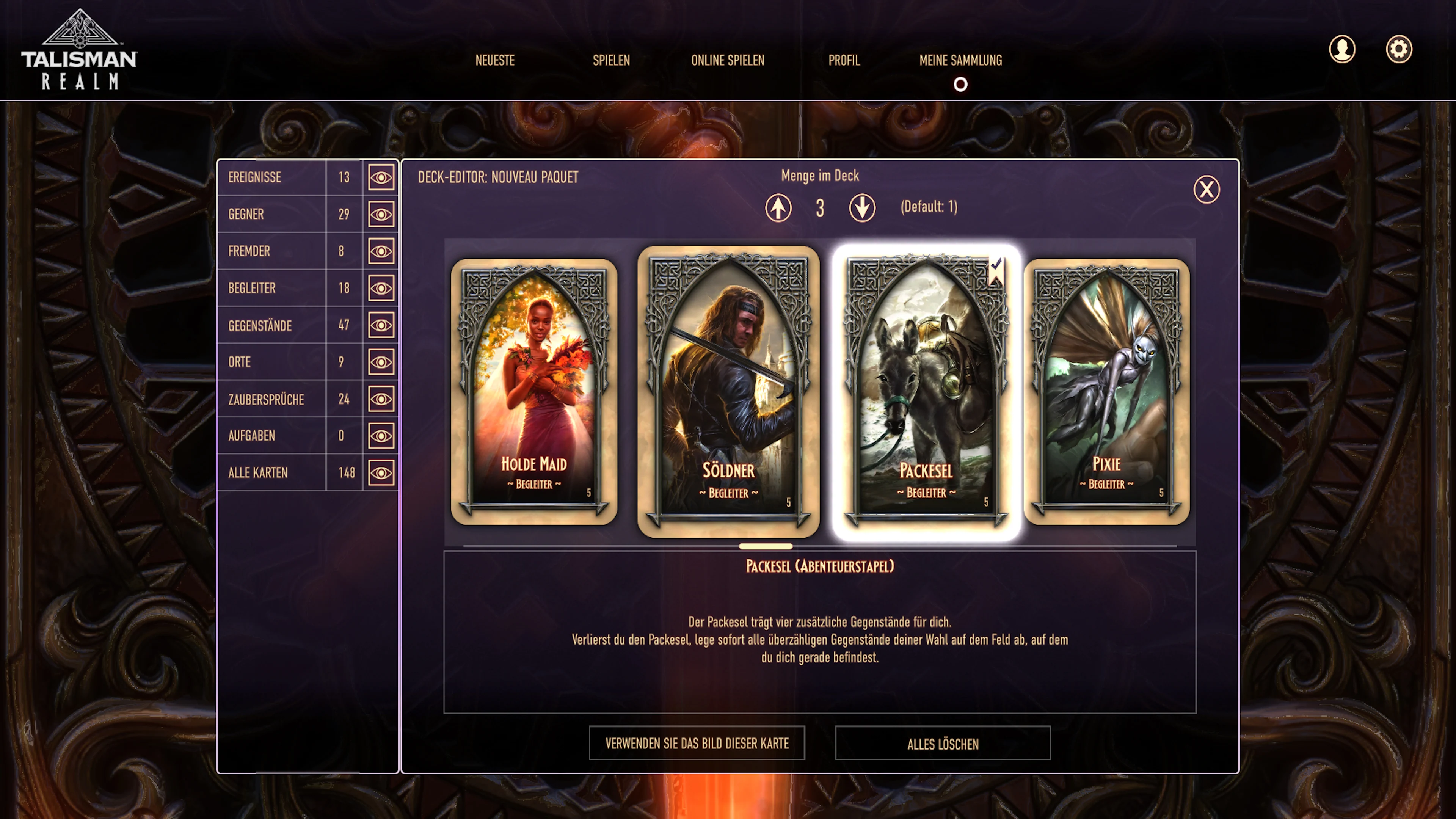The height and width of the screenshot is (819, 1456).
Task: Show the GEGNER cards via the eye icon
Action: pyautogui.click(x=381, y=214)
